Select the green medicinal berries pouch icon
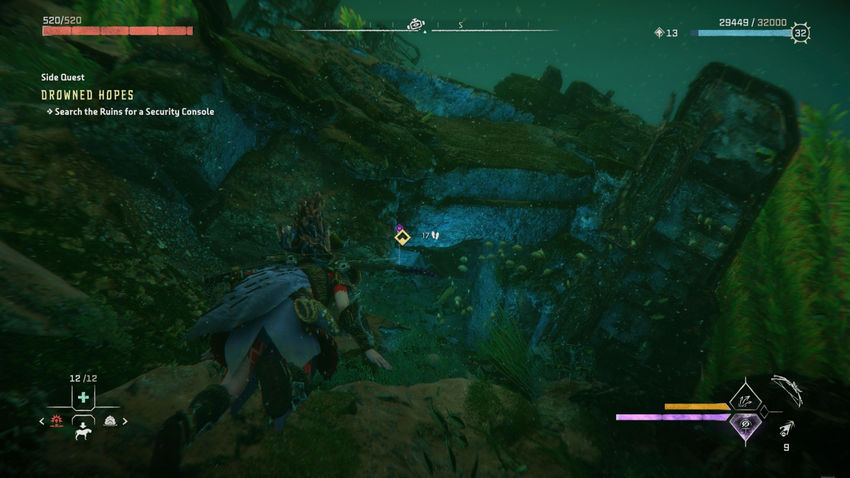850x478 pixels. 84,398
